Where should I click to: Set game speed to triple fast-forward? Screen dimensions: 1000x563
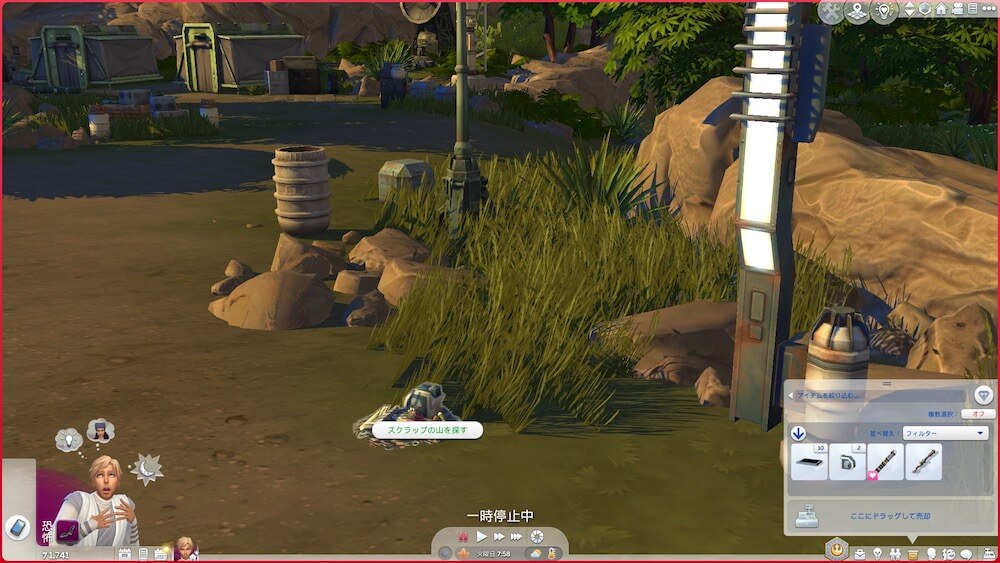(x=516, y=537)
